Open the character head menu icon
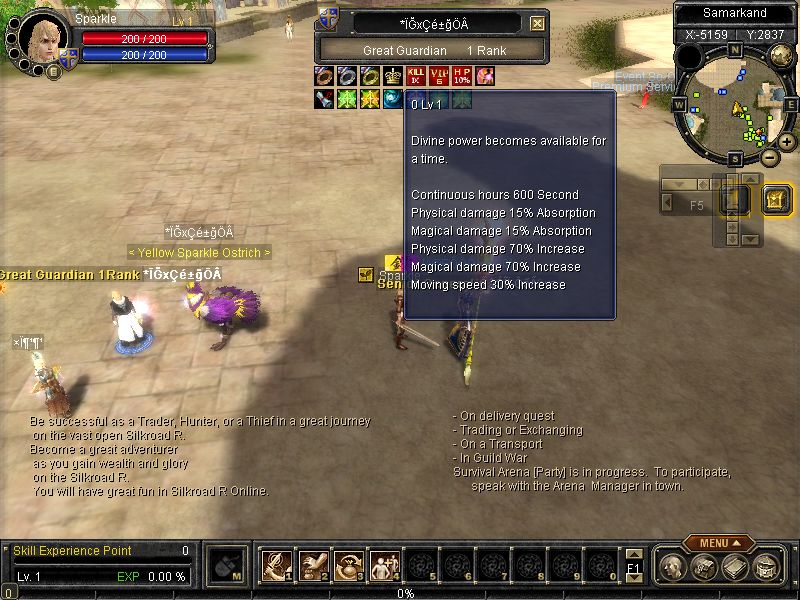Screen dimensions: 800x600 click(672, 567)
